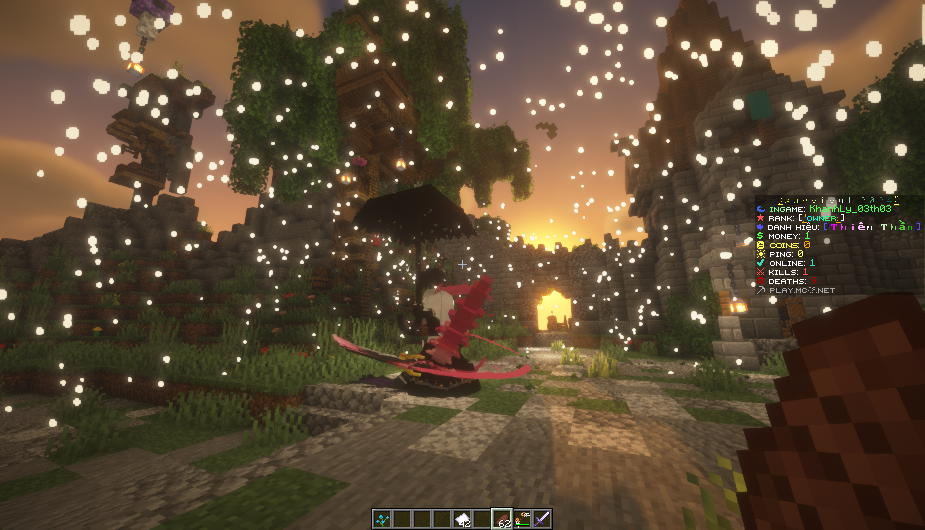The width and height of the screenshot is (925, 530).
Task: Select the tool with the green durability bar
Action: [522, 518]
